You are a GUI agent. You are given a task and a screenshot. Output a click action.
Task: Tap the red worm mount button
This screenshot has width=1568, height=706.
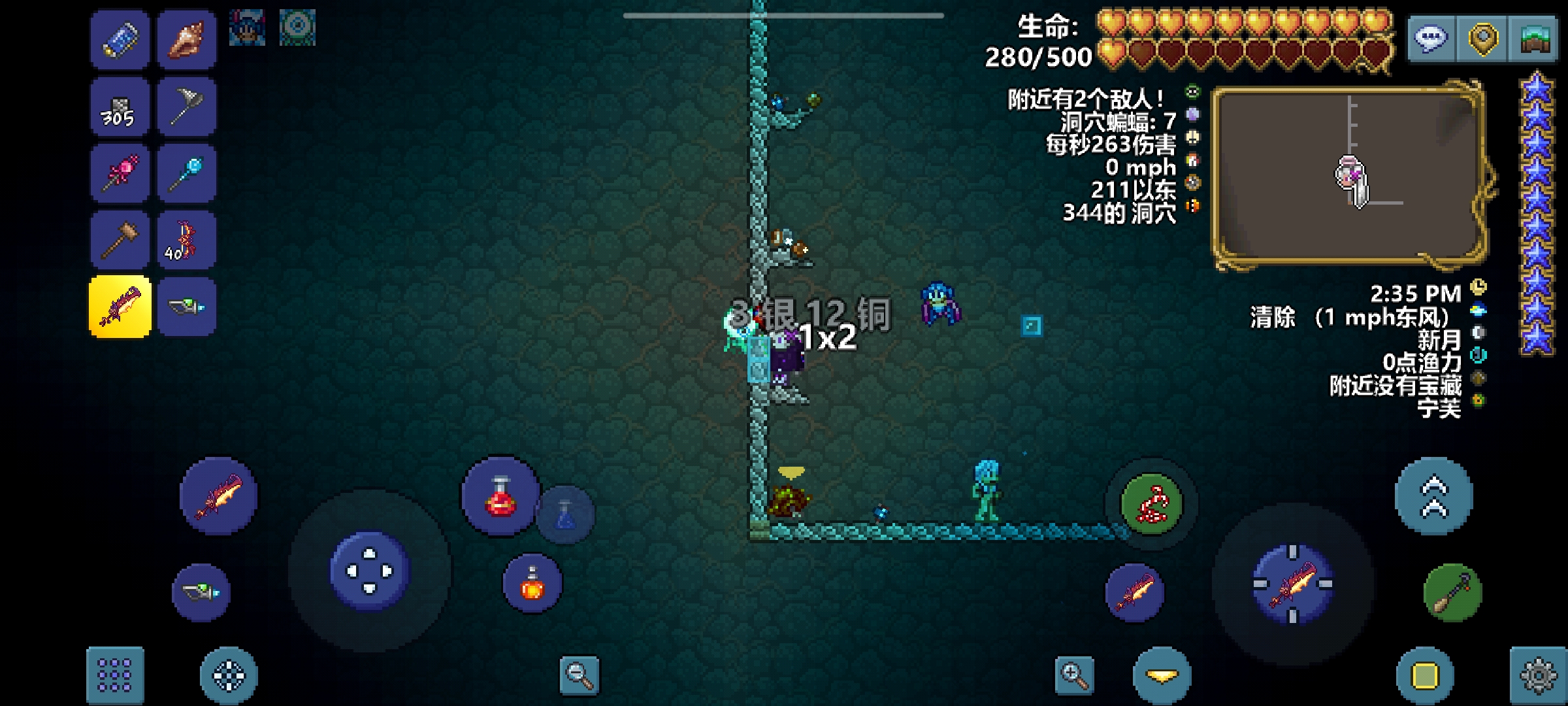coord(1151,504)
